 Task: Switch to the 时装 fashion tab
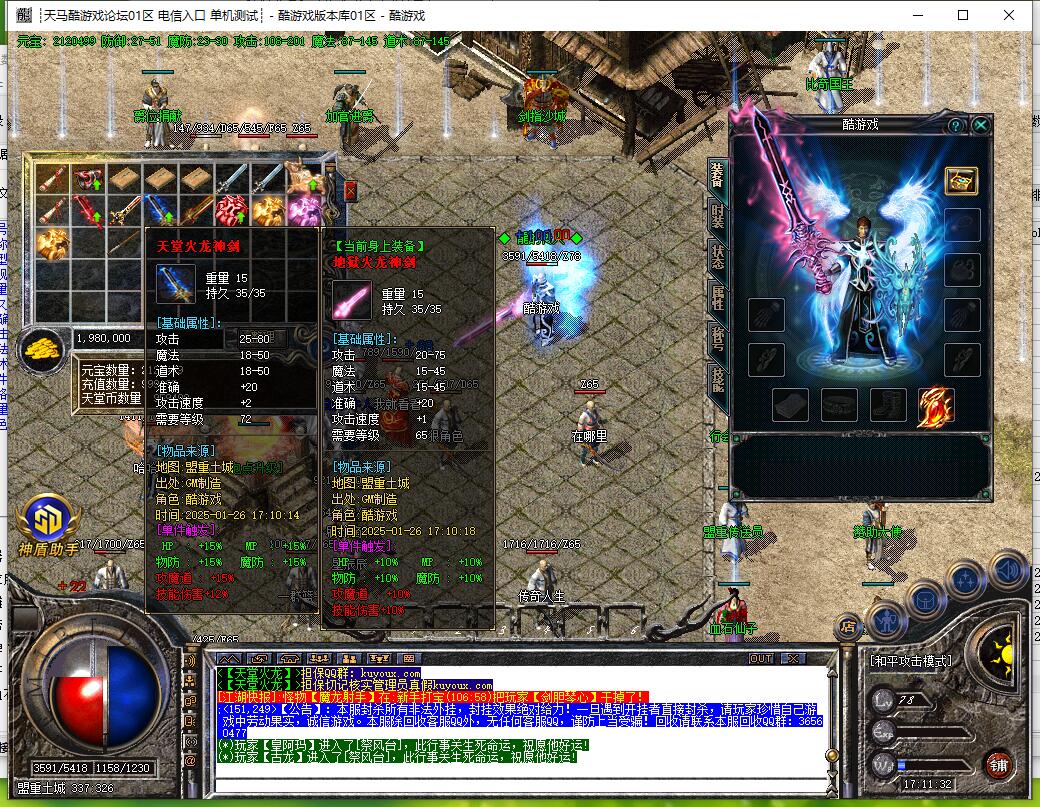tap(717, 213)
